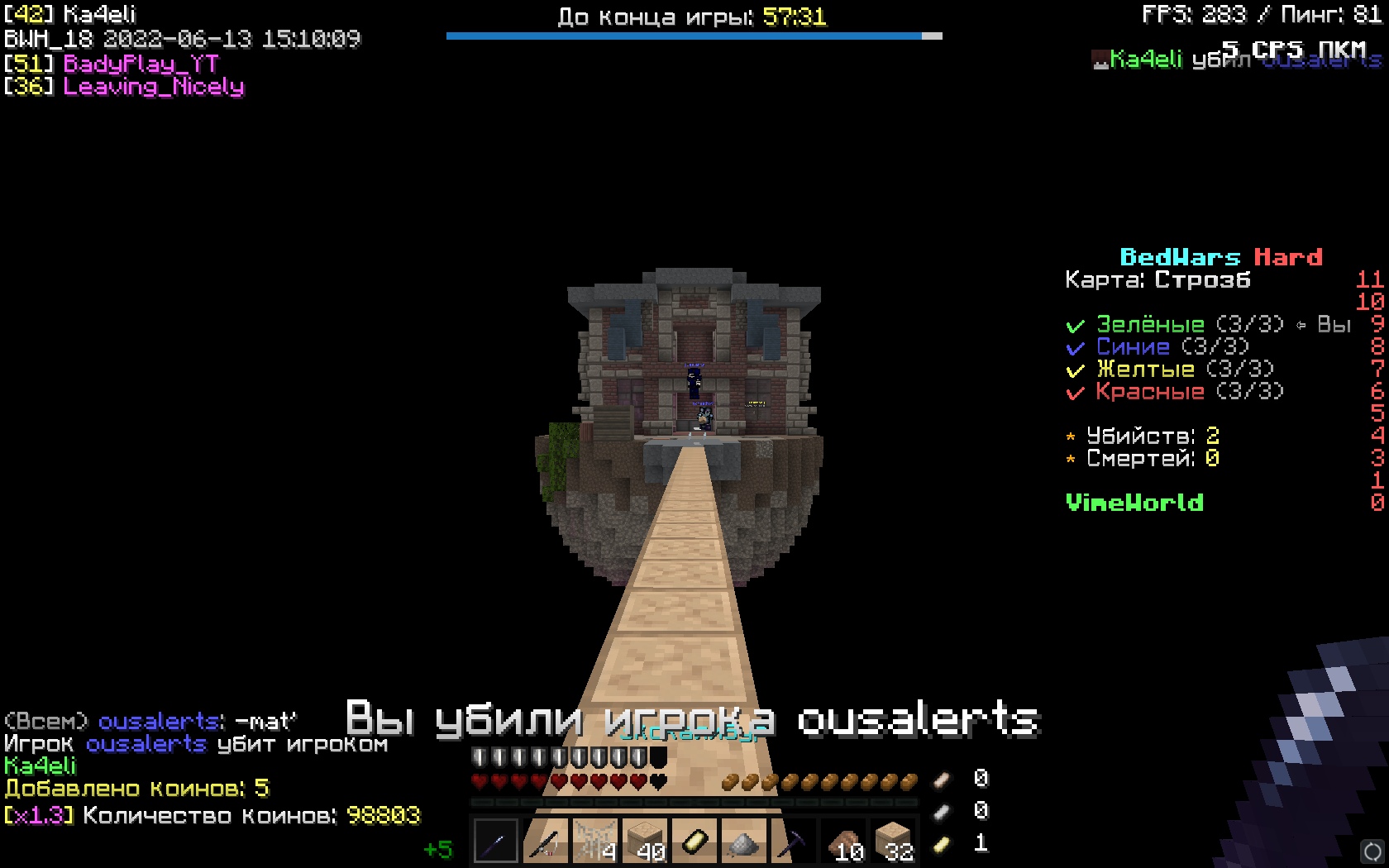Select the golden apple in the hotbar
Image resolution: width=1389 pixels, height=868 pixels.
(696, 842)
